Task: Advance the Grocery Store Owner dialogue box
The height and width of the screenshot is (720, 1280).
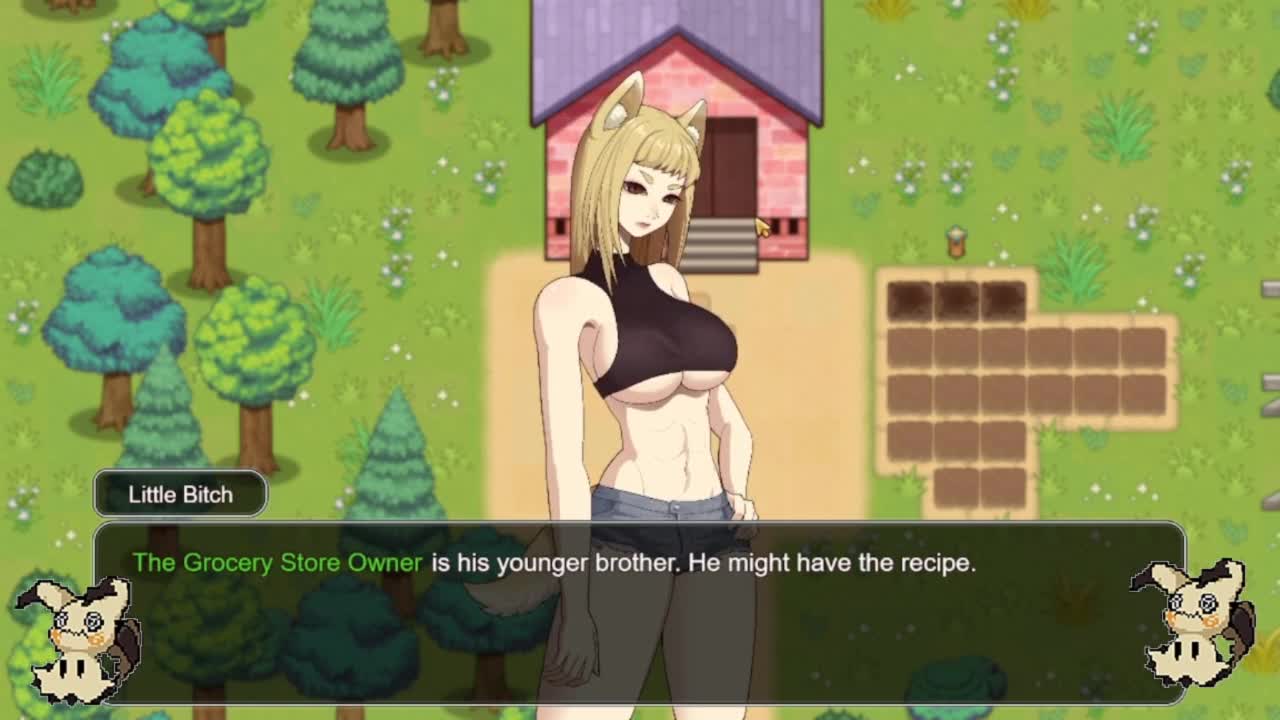Action: coord(640,612)
